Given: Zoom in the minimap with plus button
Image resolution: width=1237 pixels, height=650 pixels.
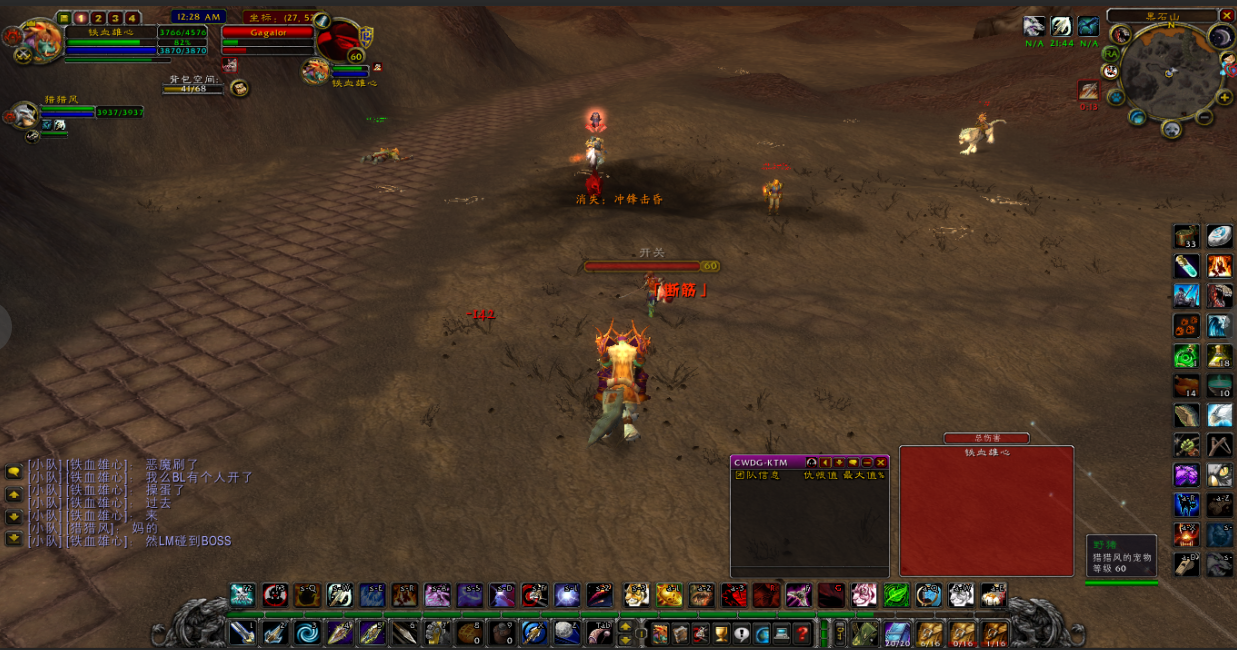Looking at the screenshot, I should (1224, 97).
